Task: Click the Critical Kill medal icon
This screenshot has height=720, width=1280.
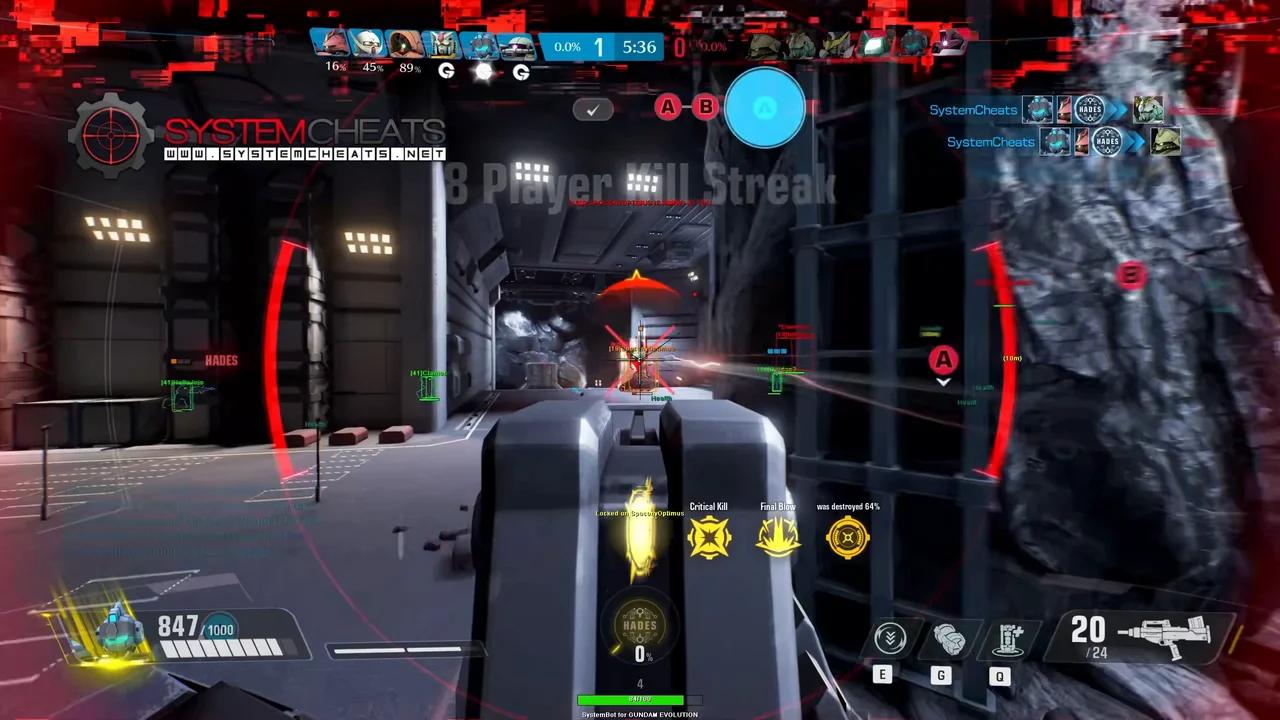Action: tap(708, 538)
